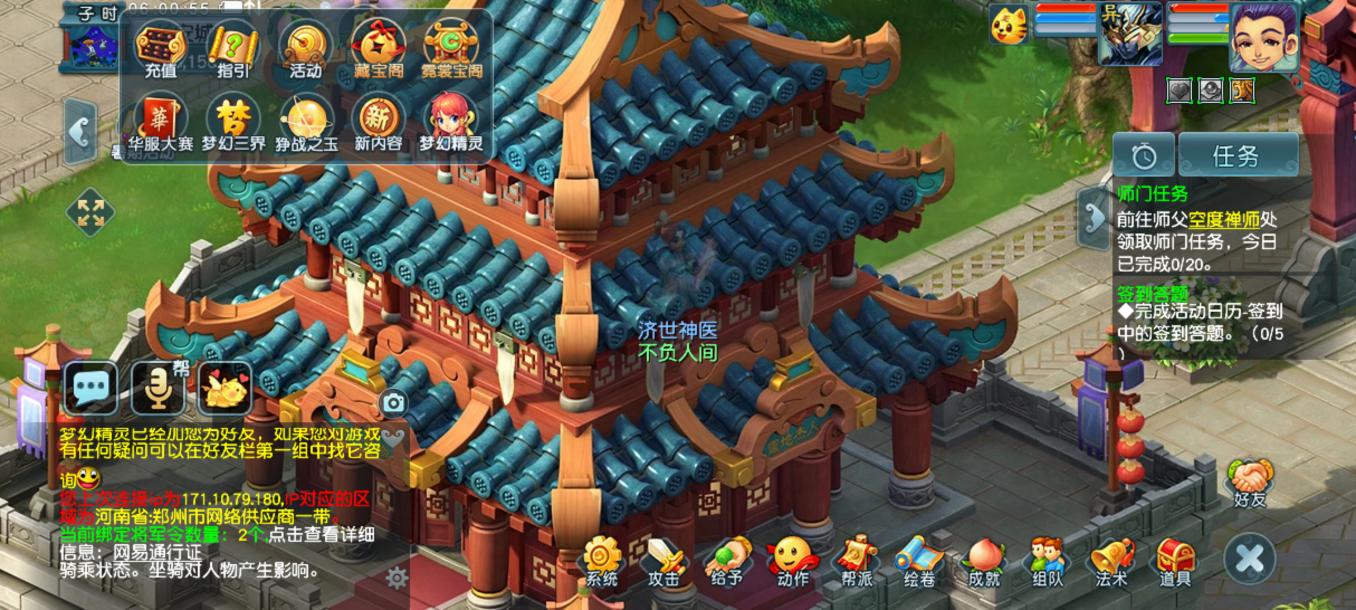
Task: Switch to the 任务 quest tab
Action: tap(1237, 156)
